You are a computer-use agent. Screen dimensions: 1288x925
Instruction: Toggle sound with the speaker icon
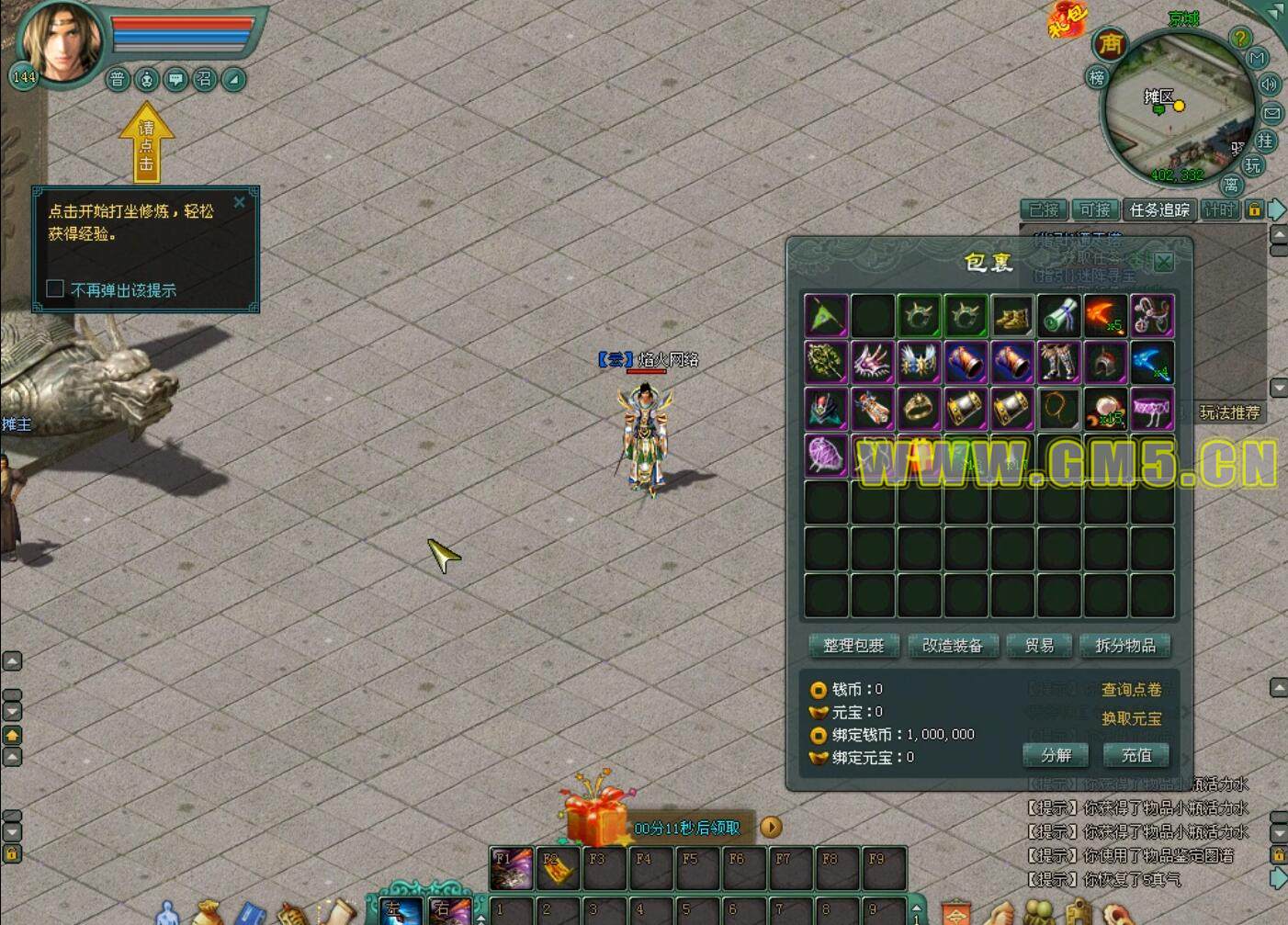click(x=1269, y=85)
